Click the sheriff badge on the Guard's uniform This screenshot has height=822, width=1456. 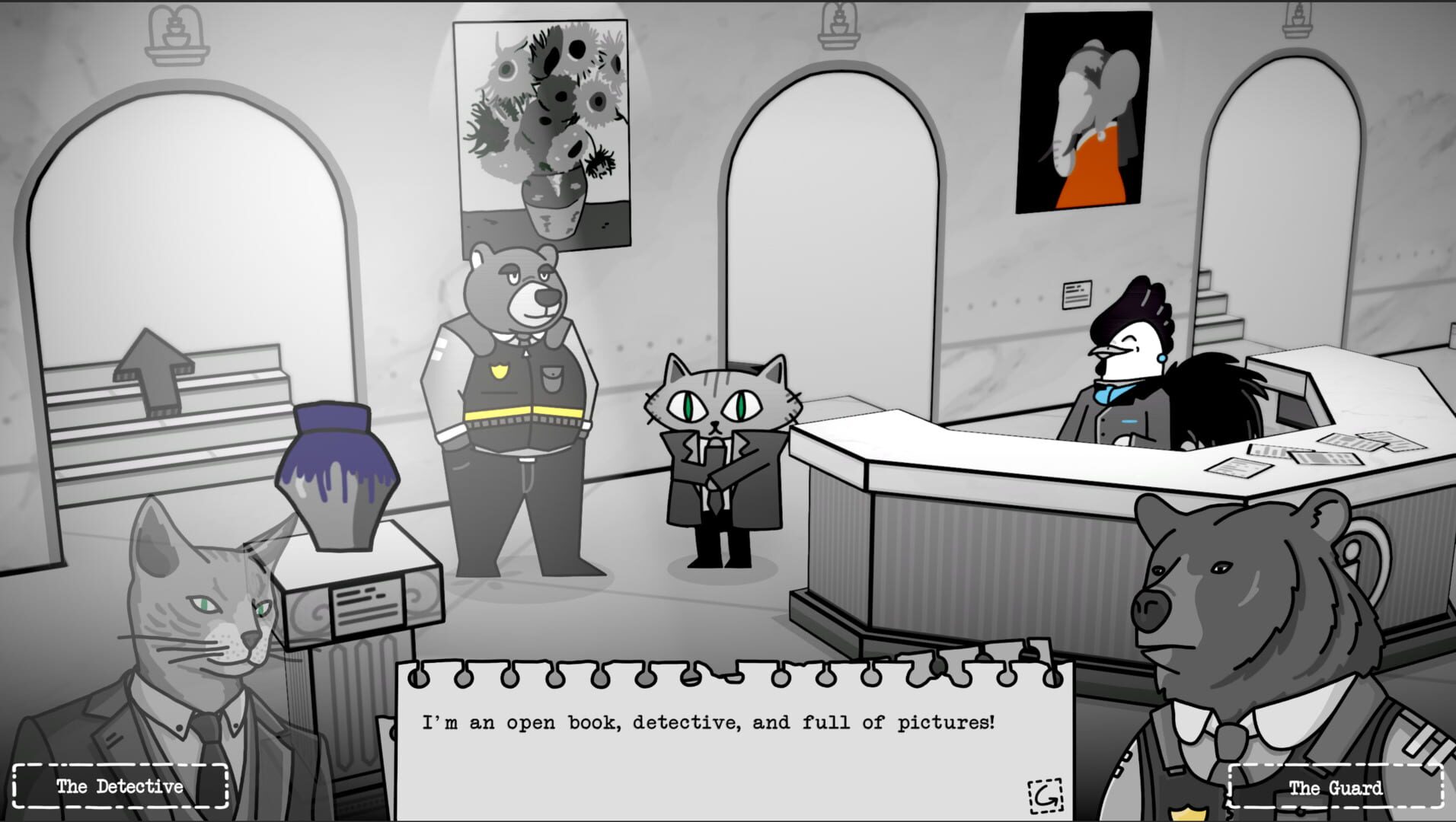1189,814
